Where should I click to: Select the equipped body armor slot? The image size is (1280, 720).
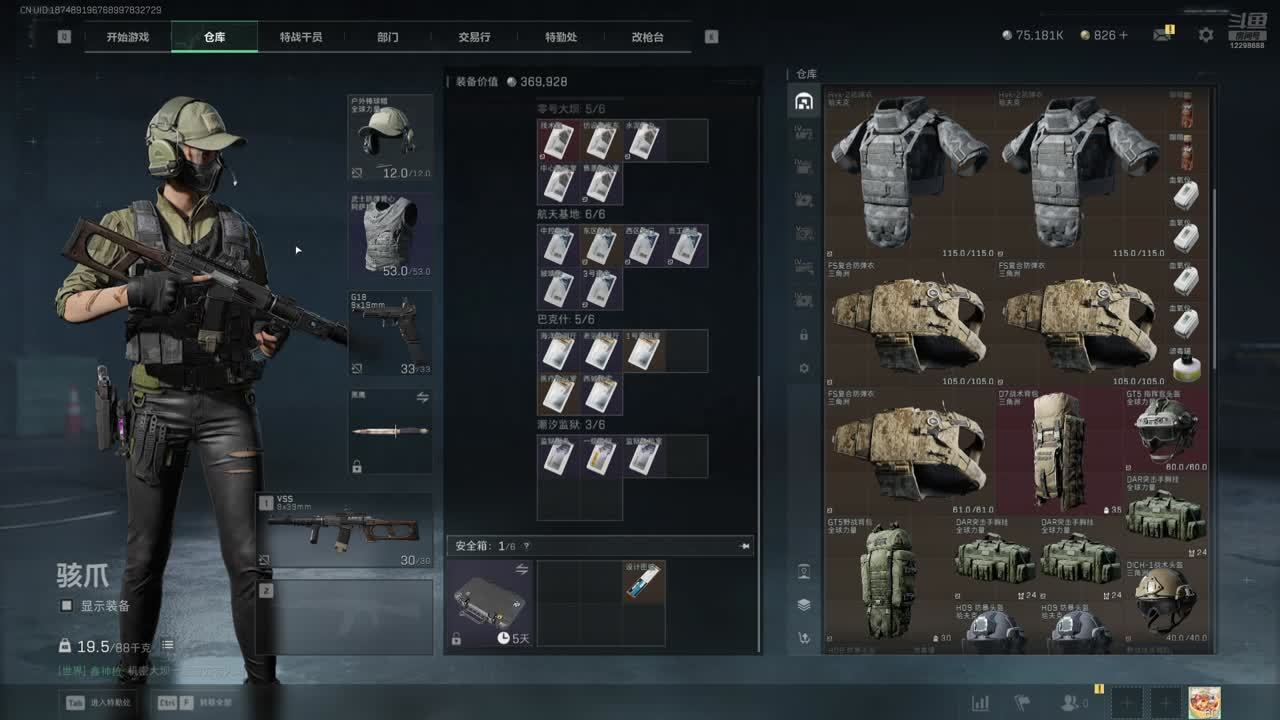coord(390,236)
